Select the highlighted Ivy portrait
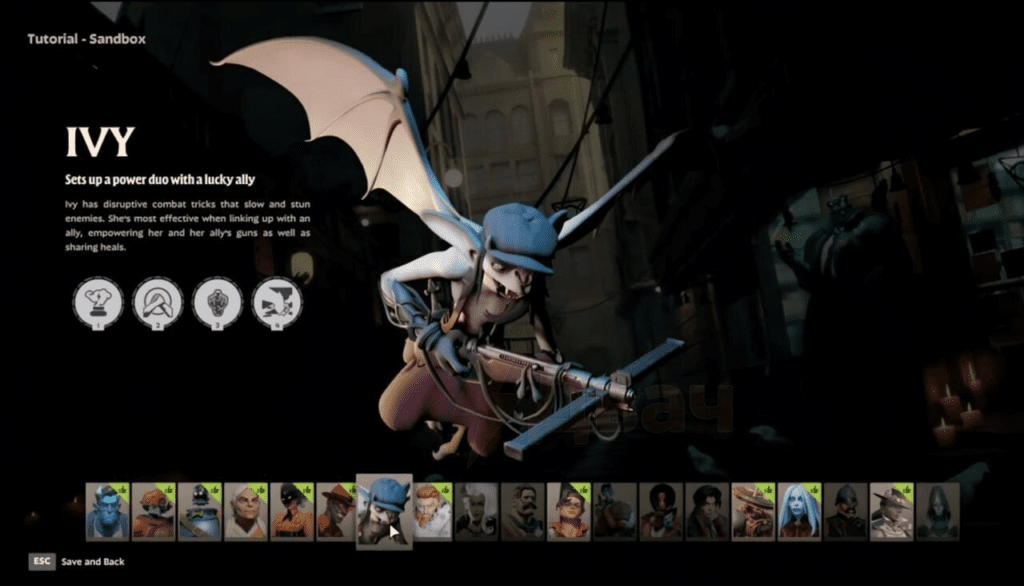1024x586 pixels. coord(384,511)
